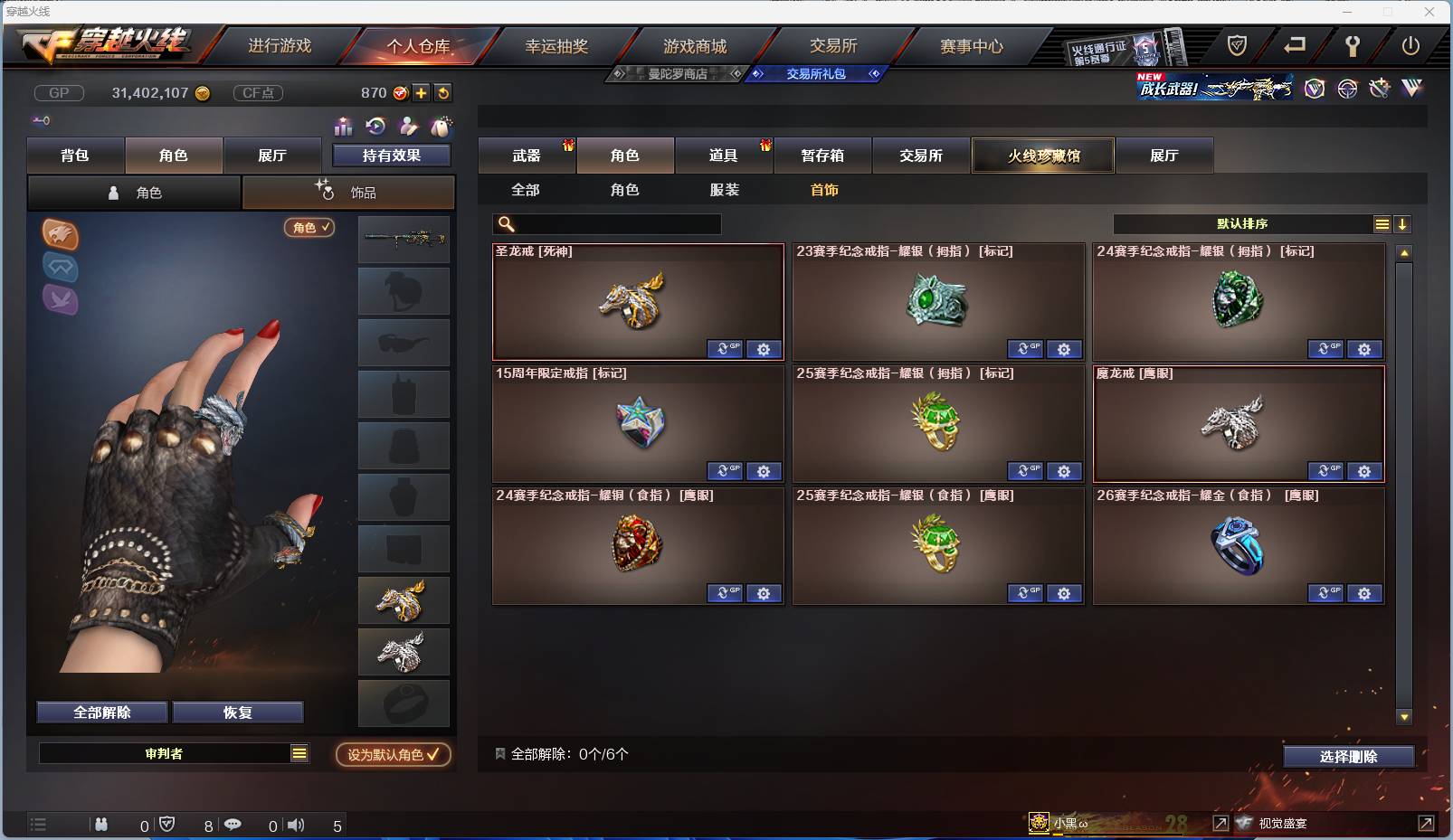1453x840 pixels.
Task: Click the magnifier icon in the search bar
Action: [504, 223]
